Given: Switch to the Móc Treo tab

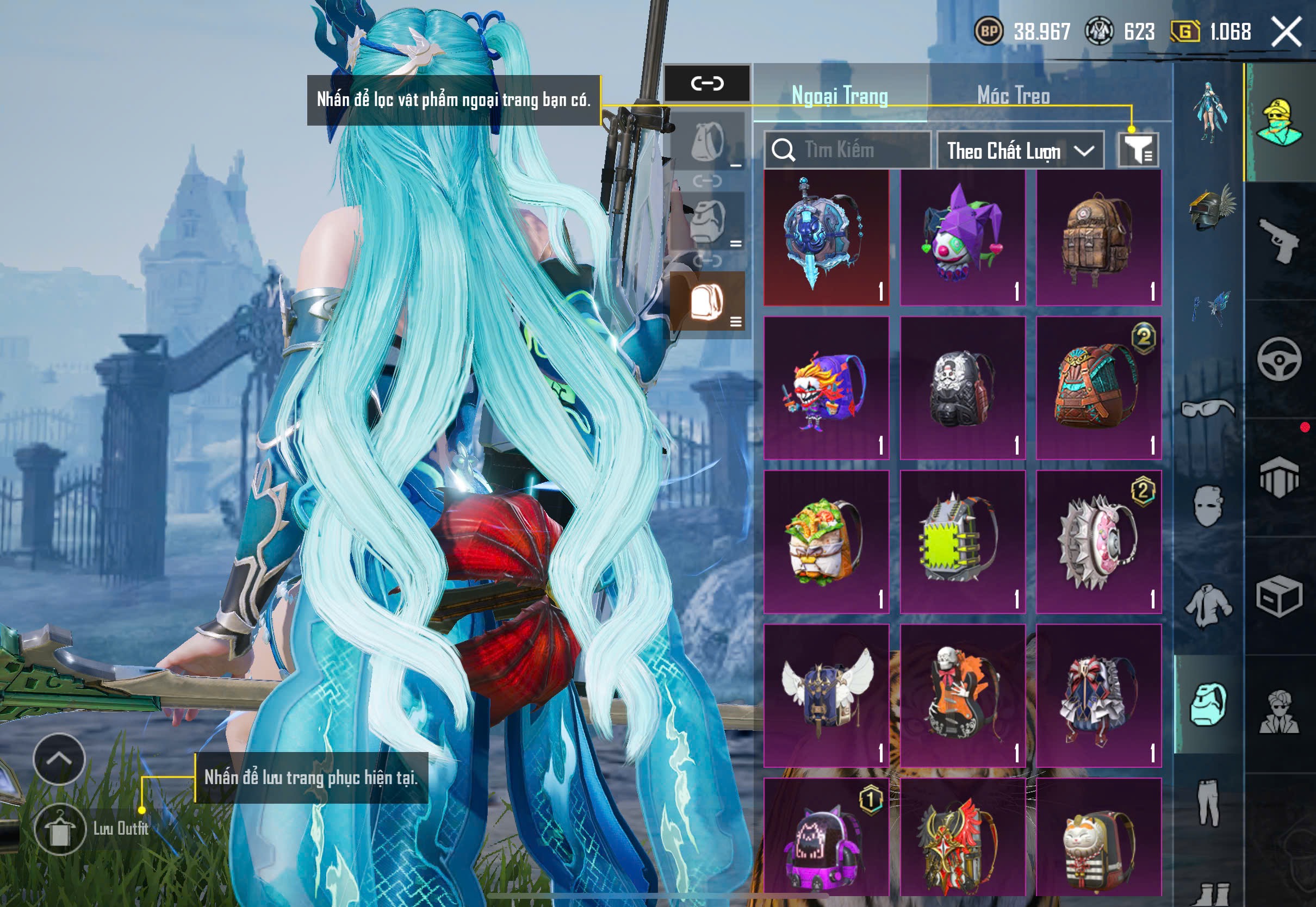Looking at the screenshot, I should pos(1013,96).
